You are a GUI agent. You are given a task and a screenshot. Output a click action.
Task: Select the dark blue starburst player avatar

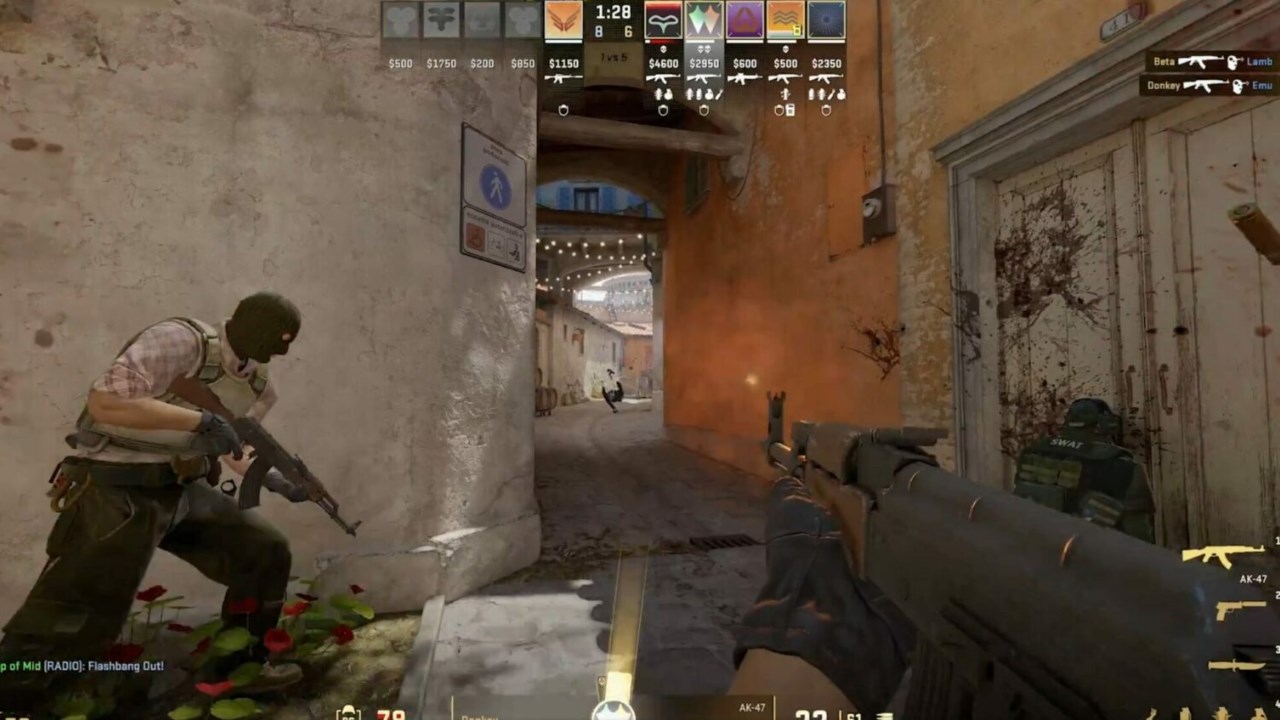[x=826, y=21]
